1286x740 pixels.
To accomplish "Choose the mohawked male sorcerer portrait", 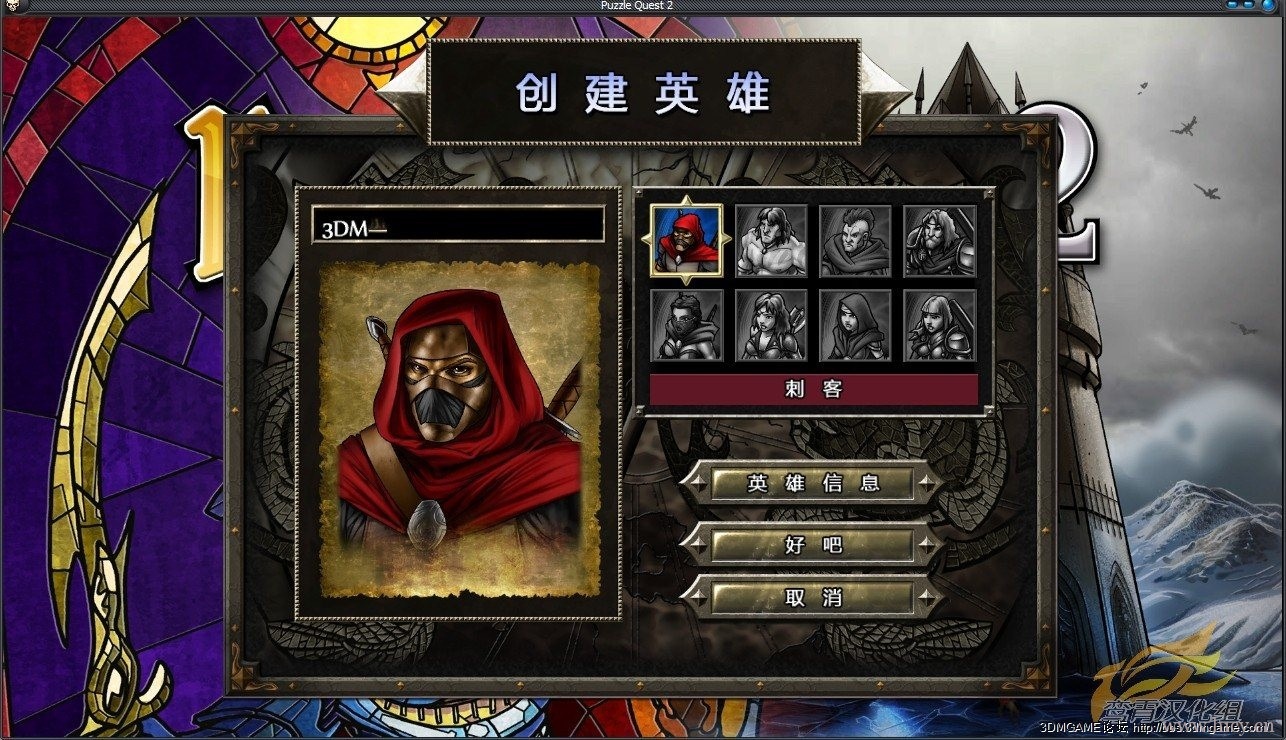I will tap(854, 240).
